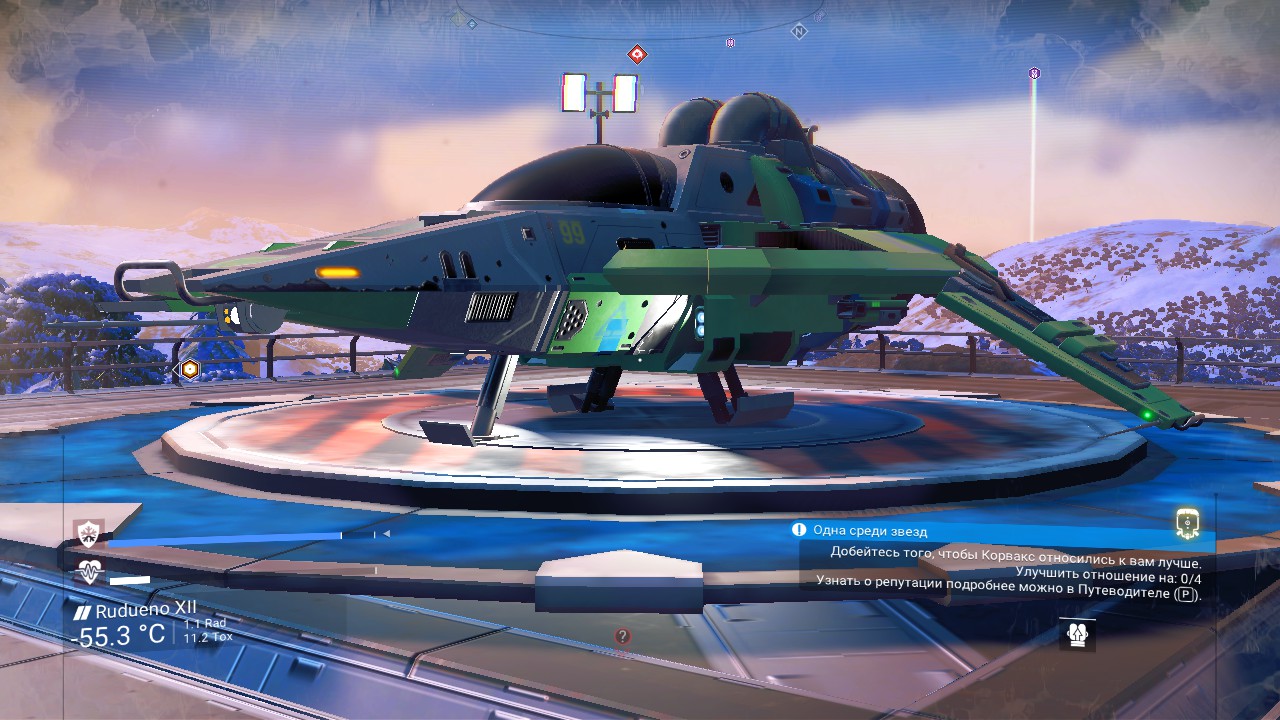Screen dimensions: 1280x720
Task: Click the heart life support icon
Action: (x=90, y=573)
